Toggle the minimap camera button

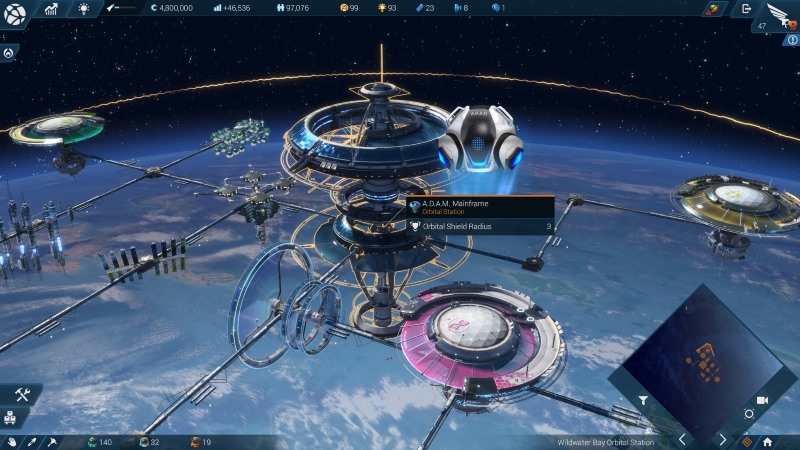tap(762, 400)
